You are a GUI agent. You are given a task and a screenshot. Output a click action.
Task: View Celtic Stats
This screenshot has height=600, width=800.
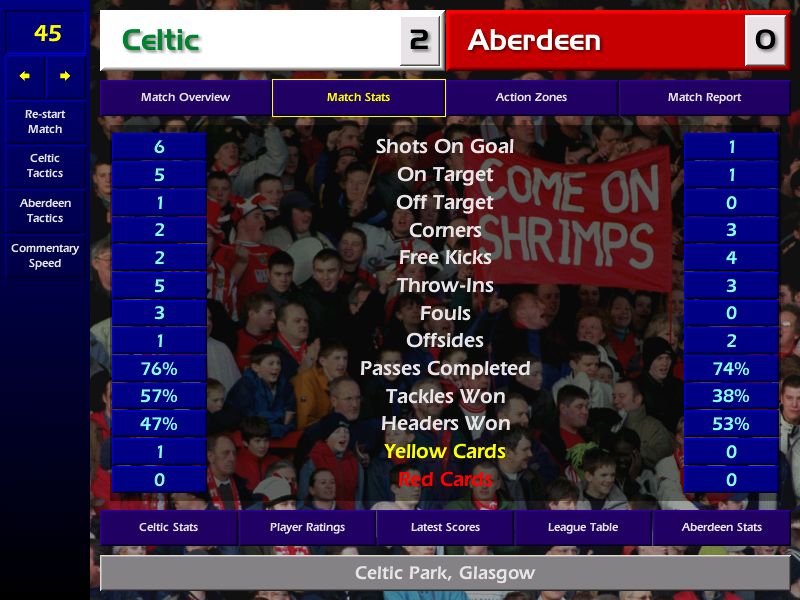pos(168,527)
